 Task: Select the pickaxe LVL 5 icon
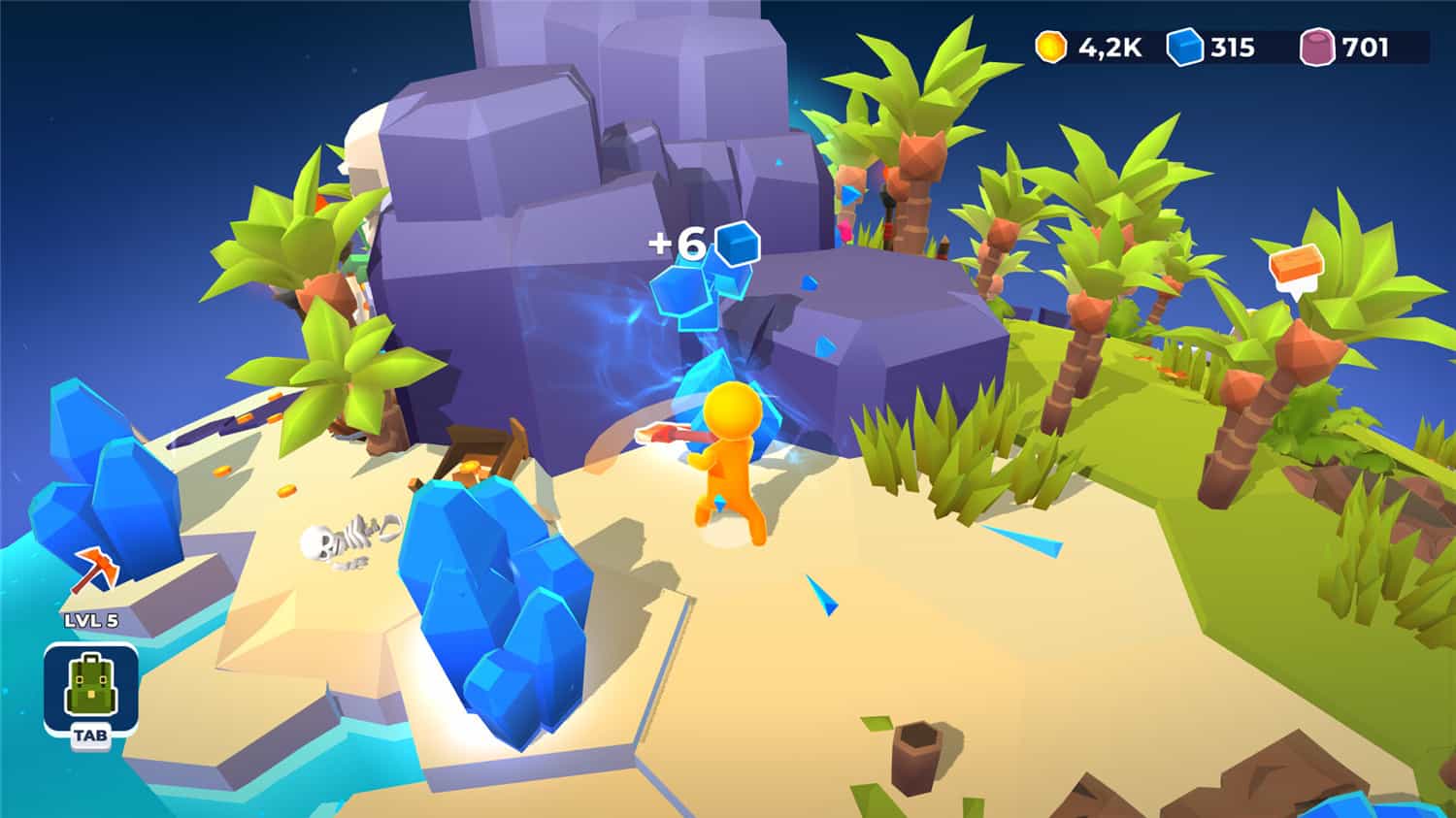tap(95, 570)
